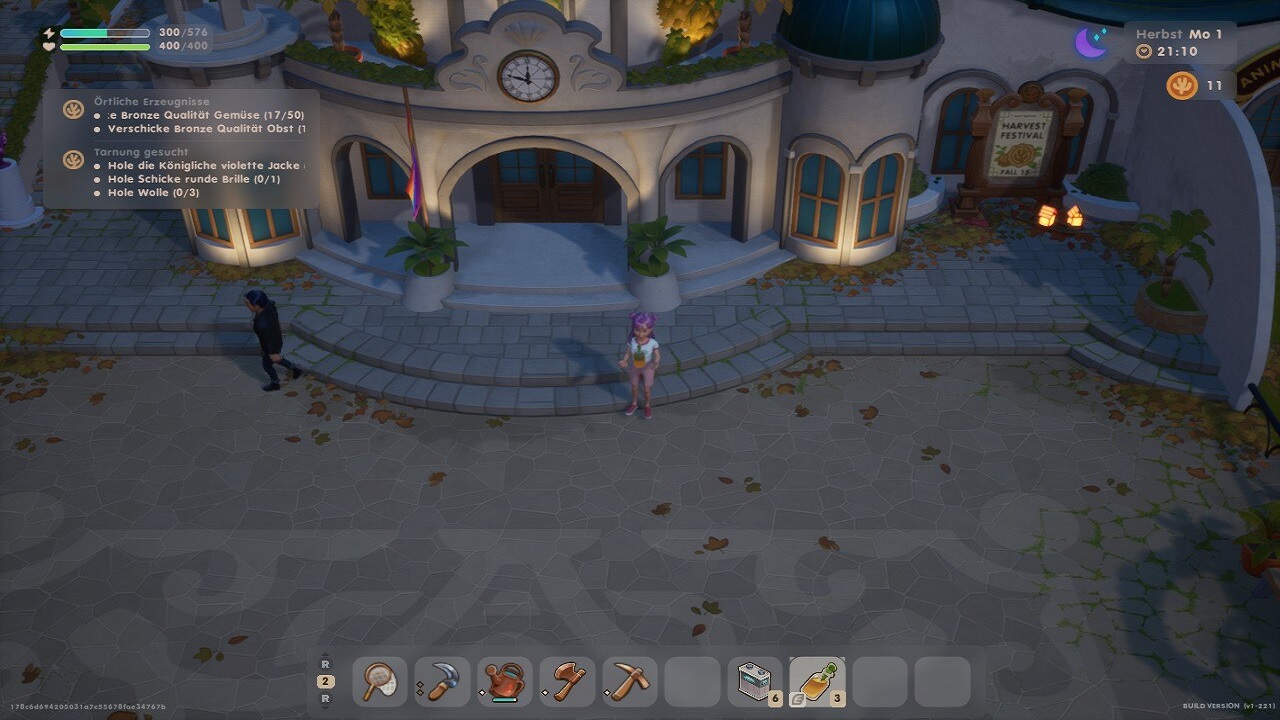Click the paw token currency icon
1280x720 pixels.
pos(1182,86)
